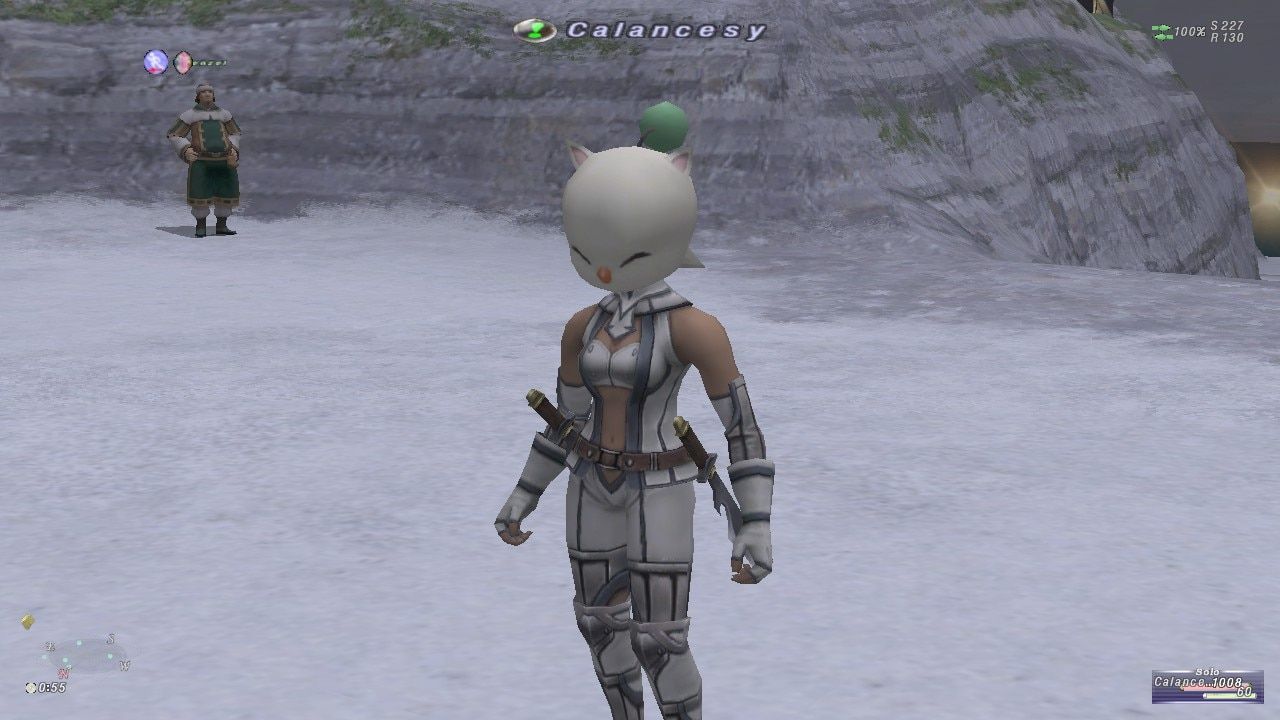This screenshot has width=1280, height=720.
Task: Click the S 227 send rate value
Action: click(x=1226, y=25)
